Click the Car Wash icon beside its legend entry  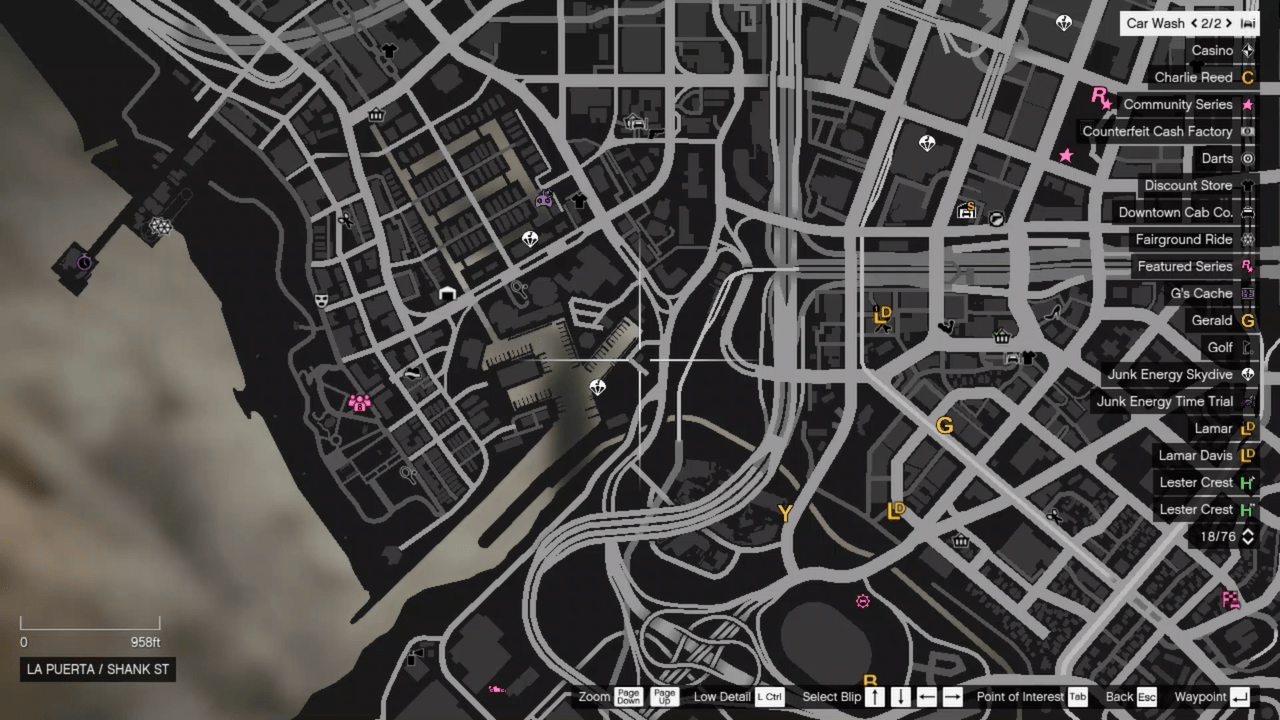point(1248,23)
